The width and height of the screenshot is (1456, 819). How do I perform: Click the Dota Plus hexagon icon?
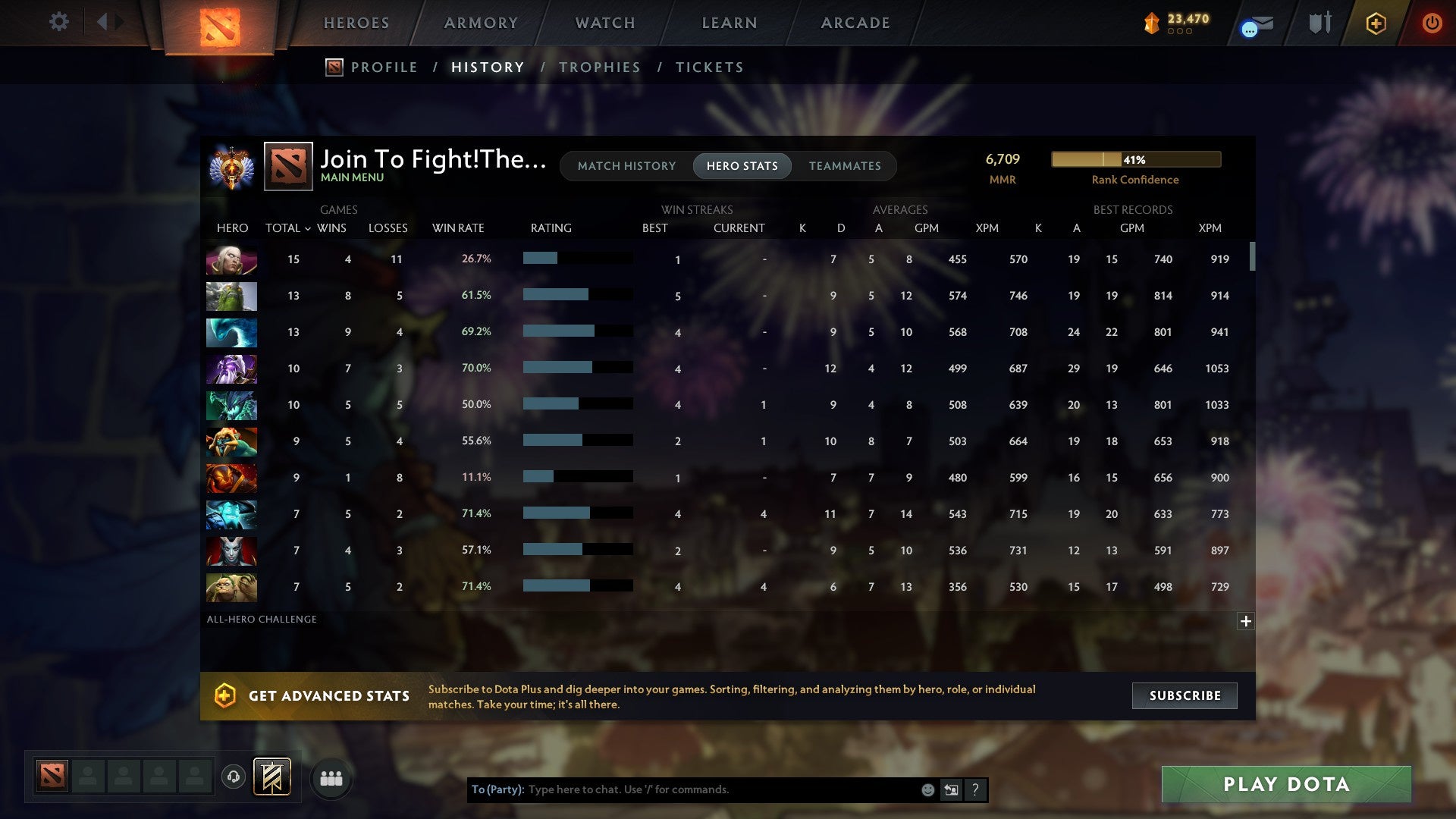pyautogui.click(x=1375, y=24)
